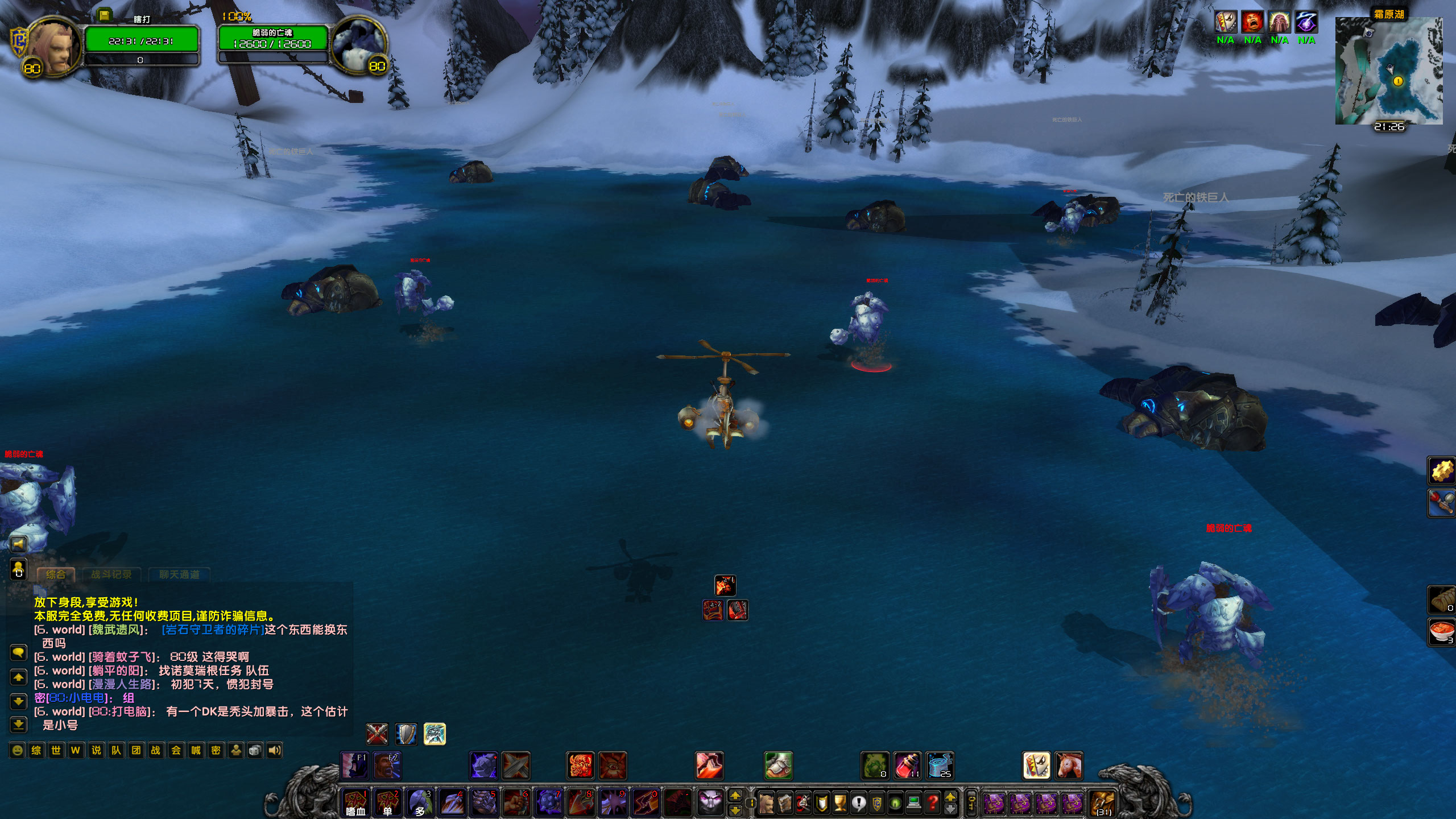Screen dimensions: 1456x819
Task: Toggle the speaker icon on the left screen edge
Action: pyautogui.click(x=19, y=544)
